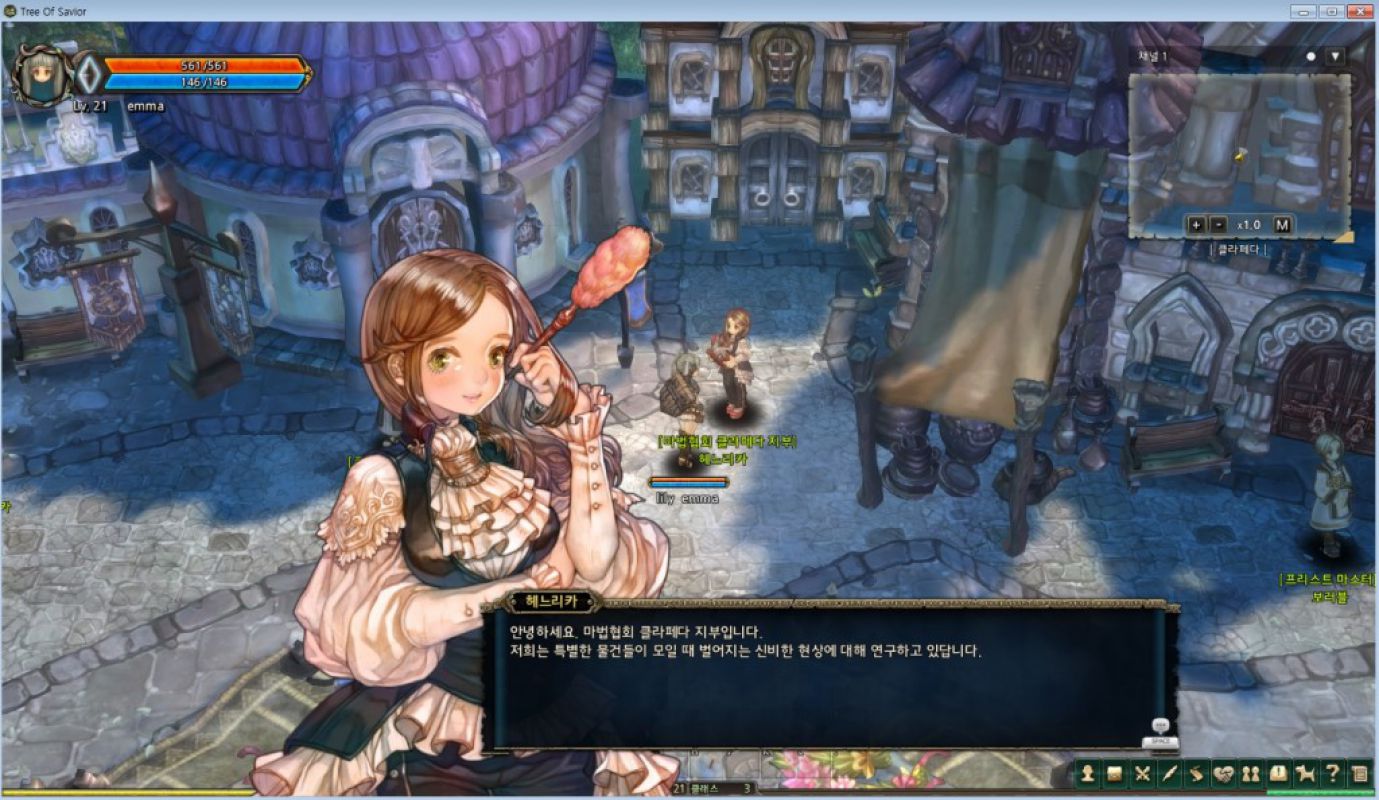Open the character silhouette menu icon
Screen dimensions: 1379x800
(1089, 773)
